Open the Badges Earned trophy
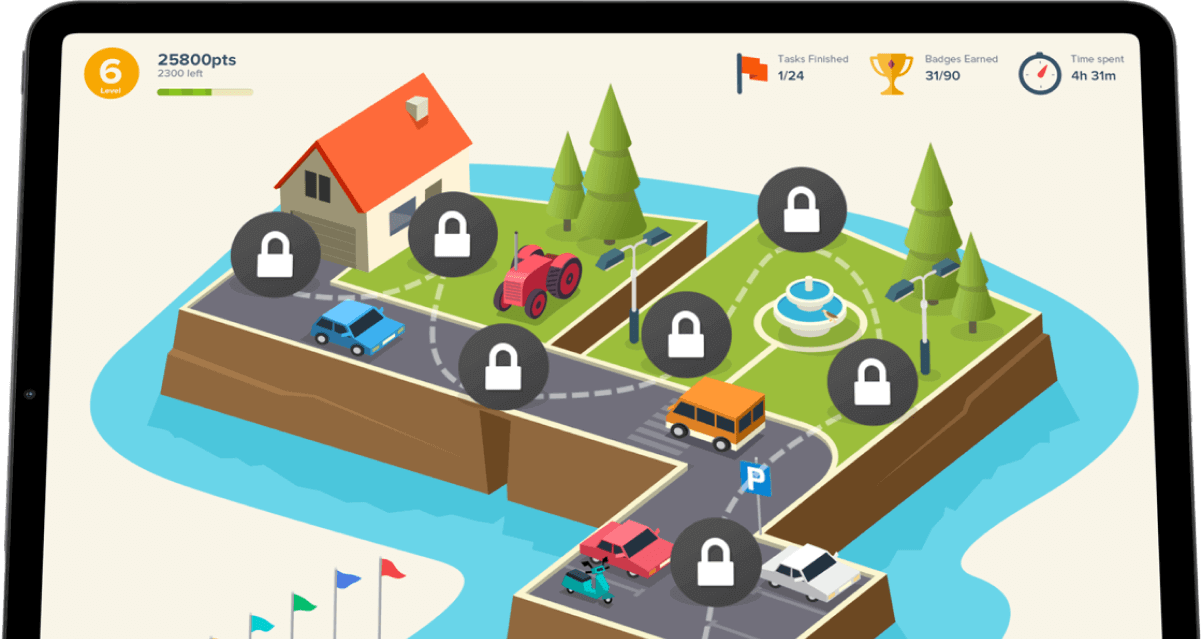Image resolution: width=1202 pixels, height=639 pixels. (x=890, y=73)
